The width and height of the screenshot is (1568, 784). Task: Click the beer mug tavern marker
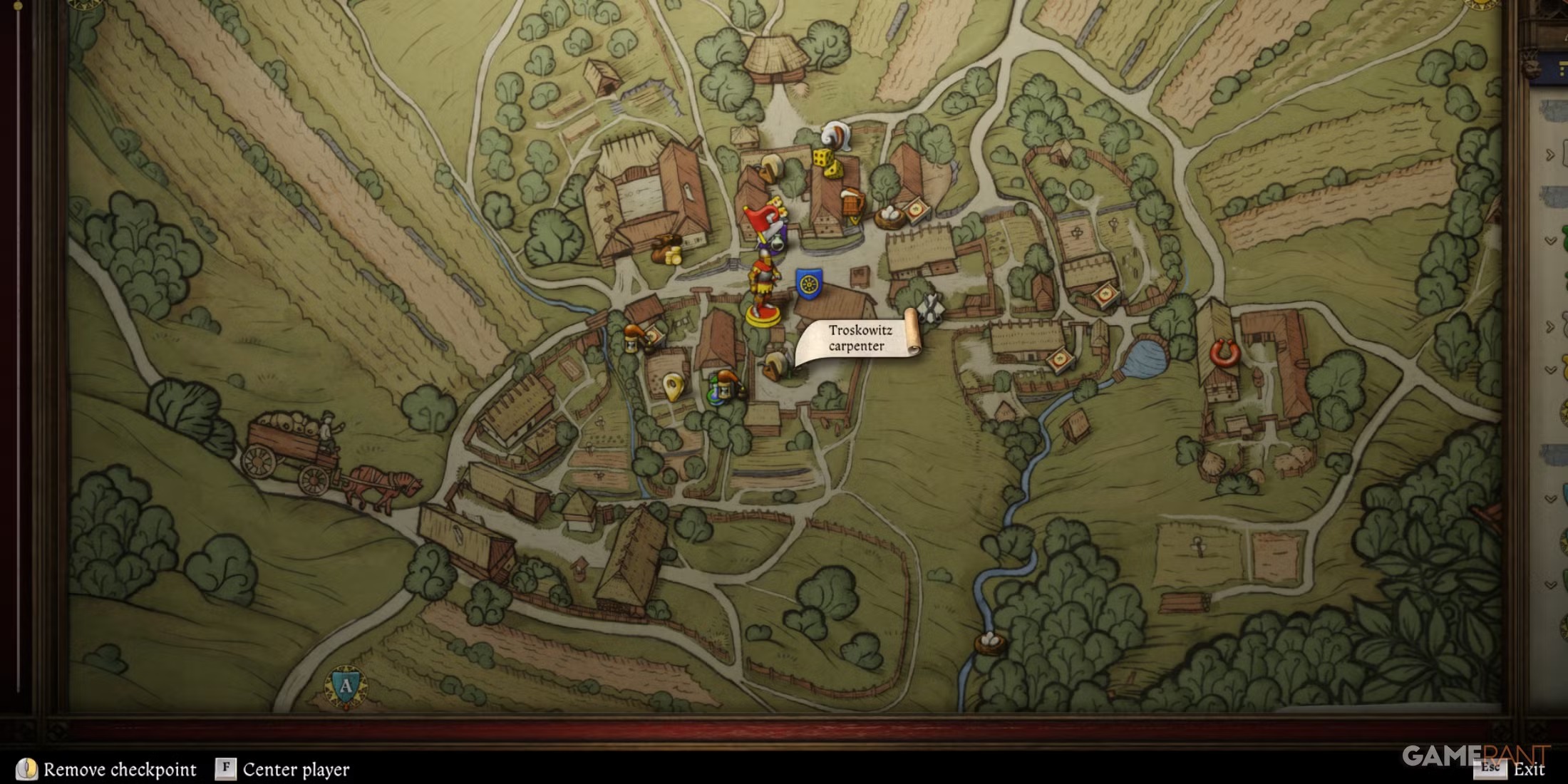coord(852,205)
